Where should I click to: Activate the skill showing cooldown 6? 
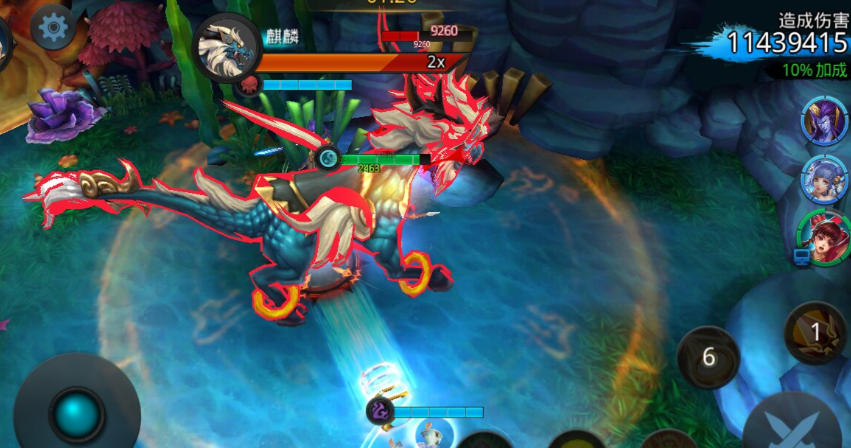(x=708, y=358)
